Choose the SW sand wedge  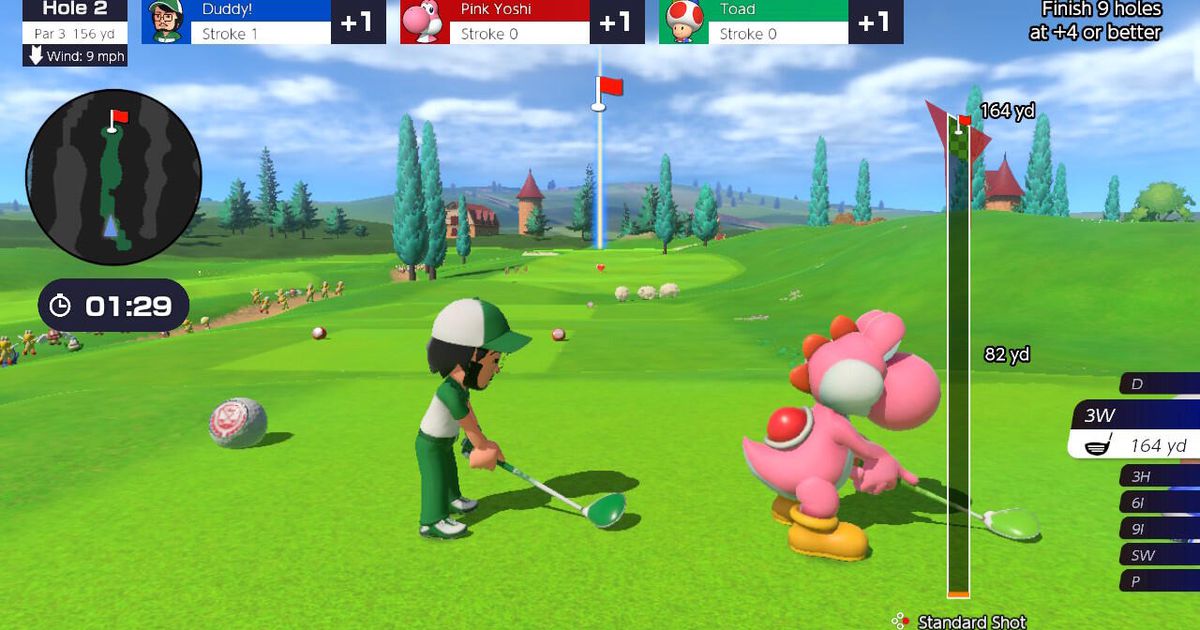pyautogui.click(x=1160, y=555)
